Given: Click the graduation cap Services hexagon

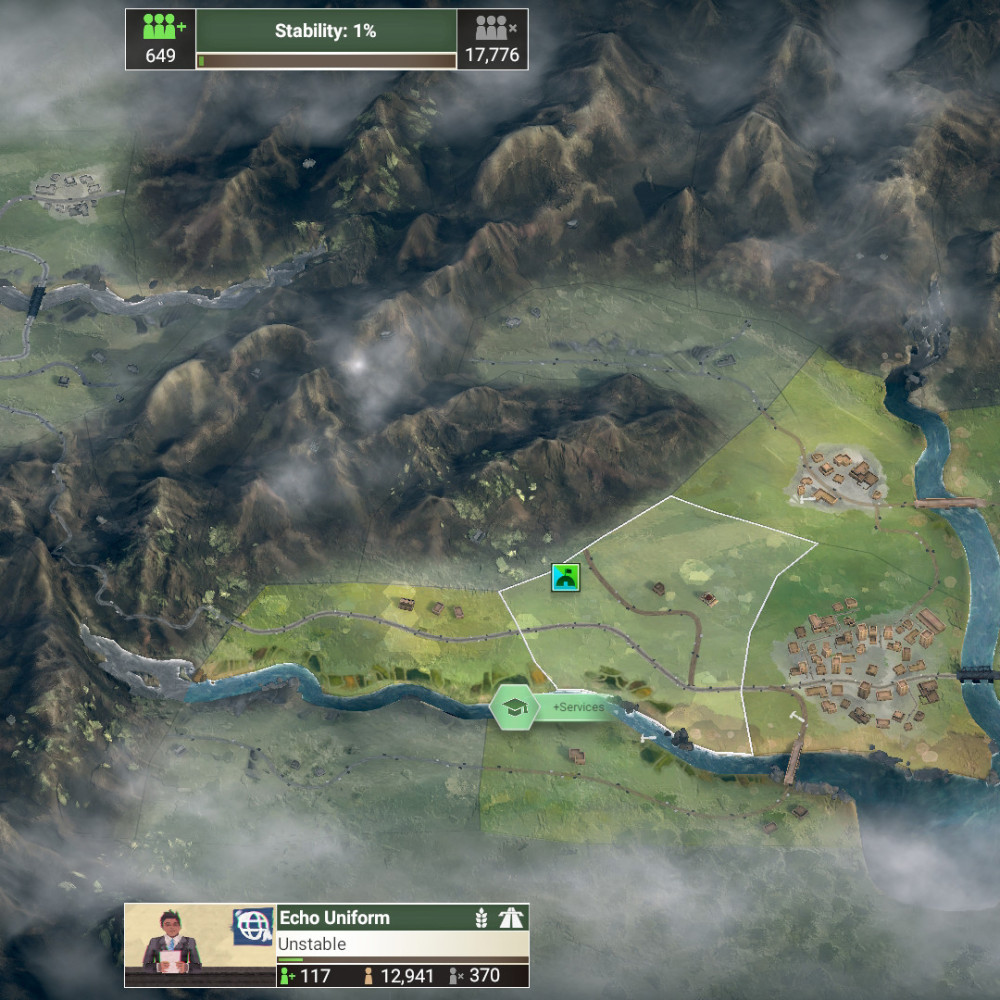Looking at the screenshot, I should tap(514, 707).
